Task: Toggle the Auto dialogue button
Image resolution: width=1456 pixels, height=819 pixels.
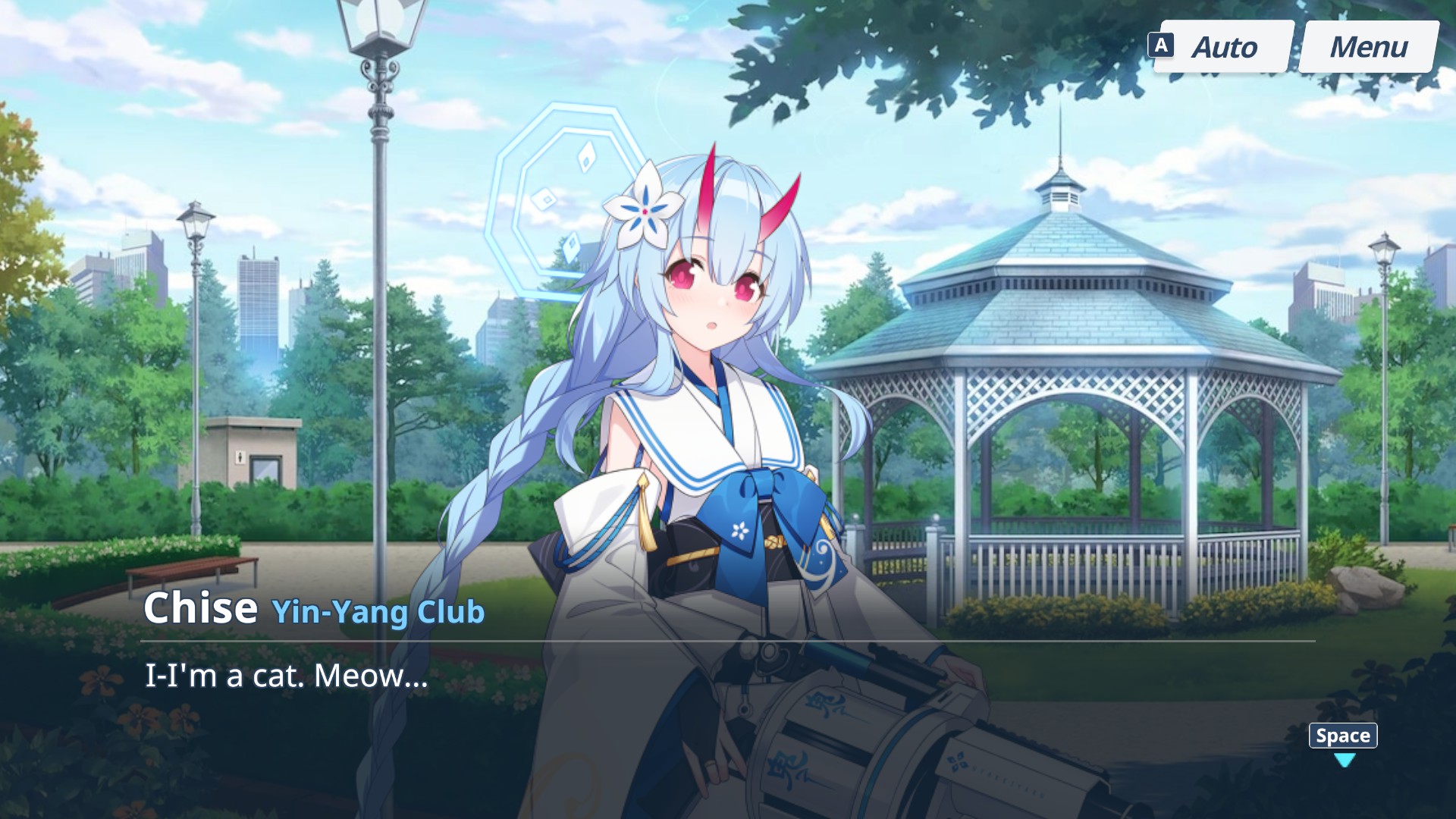Action: pyautogui.click(x=1223, y=47)
